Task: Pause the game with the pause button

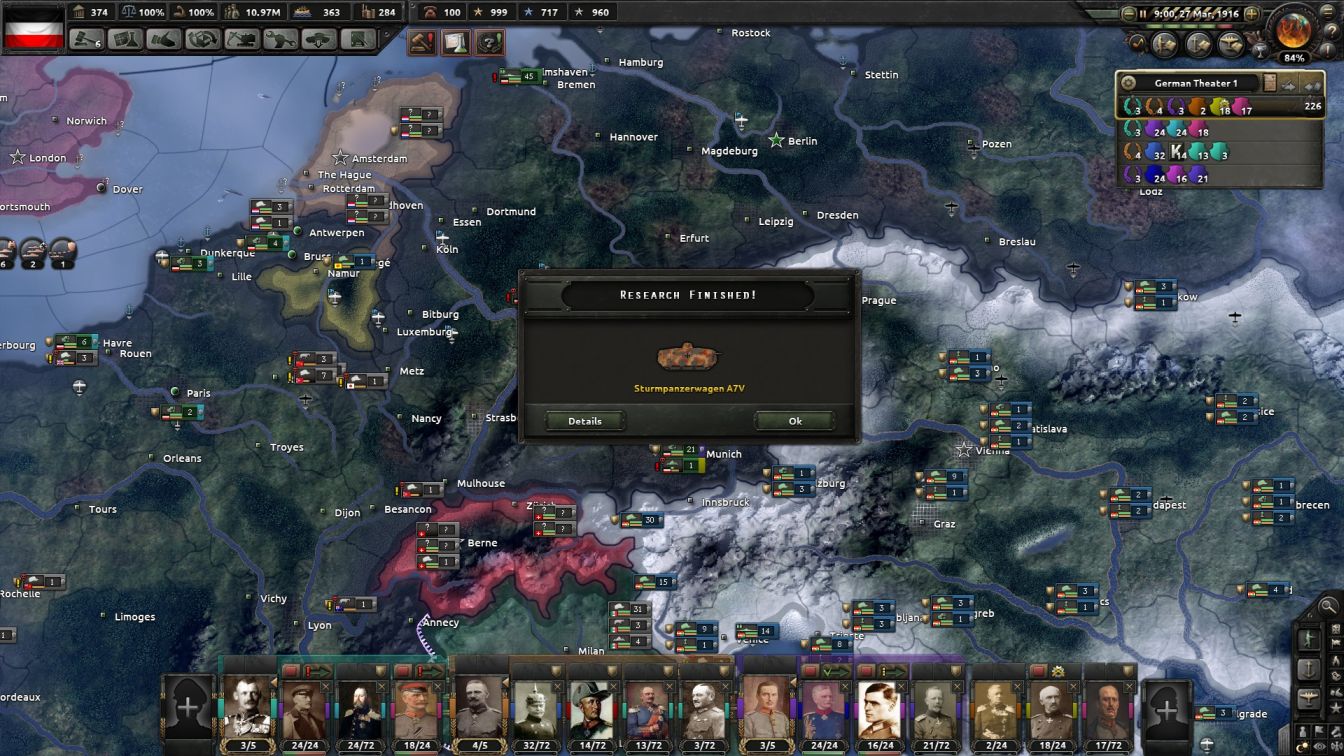Action: (1143, 12)
